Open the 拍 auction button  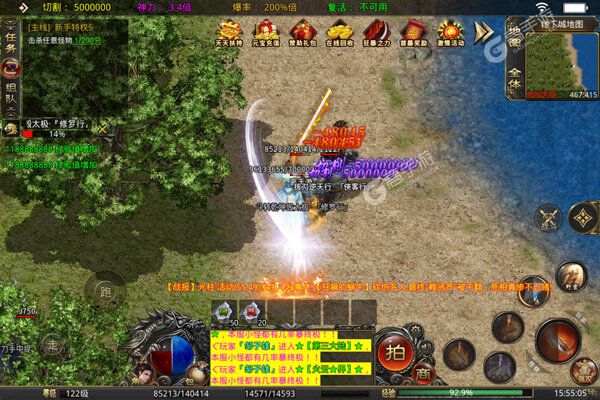pyautogui.click(x=394, y=356)
